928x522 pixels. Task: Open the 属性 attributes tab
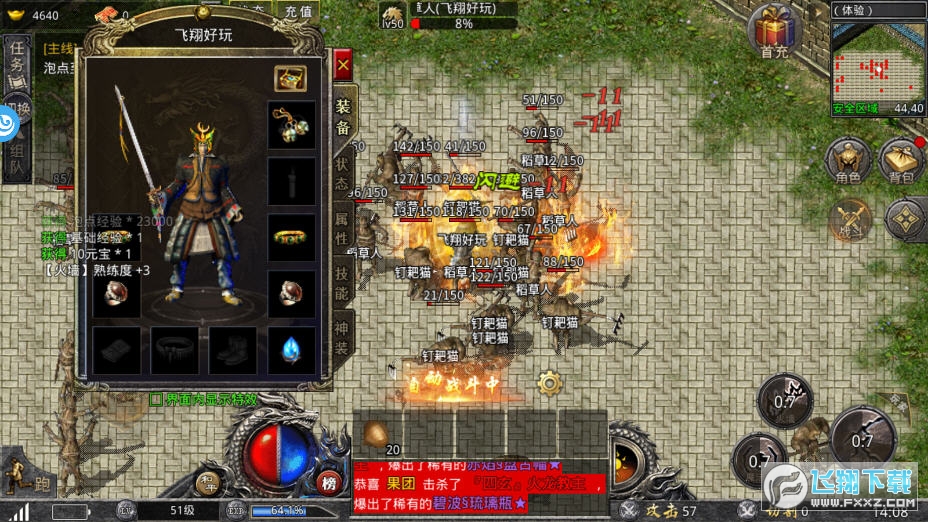tap(342, 229)
